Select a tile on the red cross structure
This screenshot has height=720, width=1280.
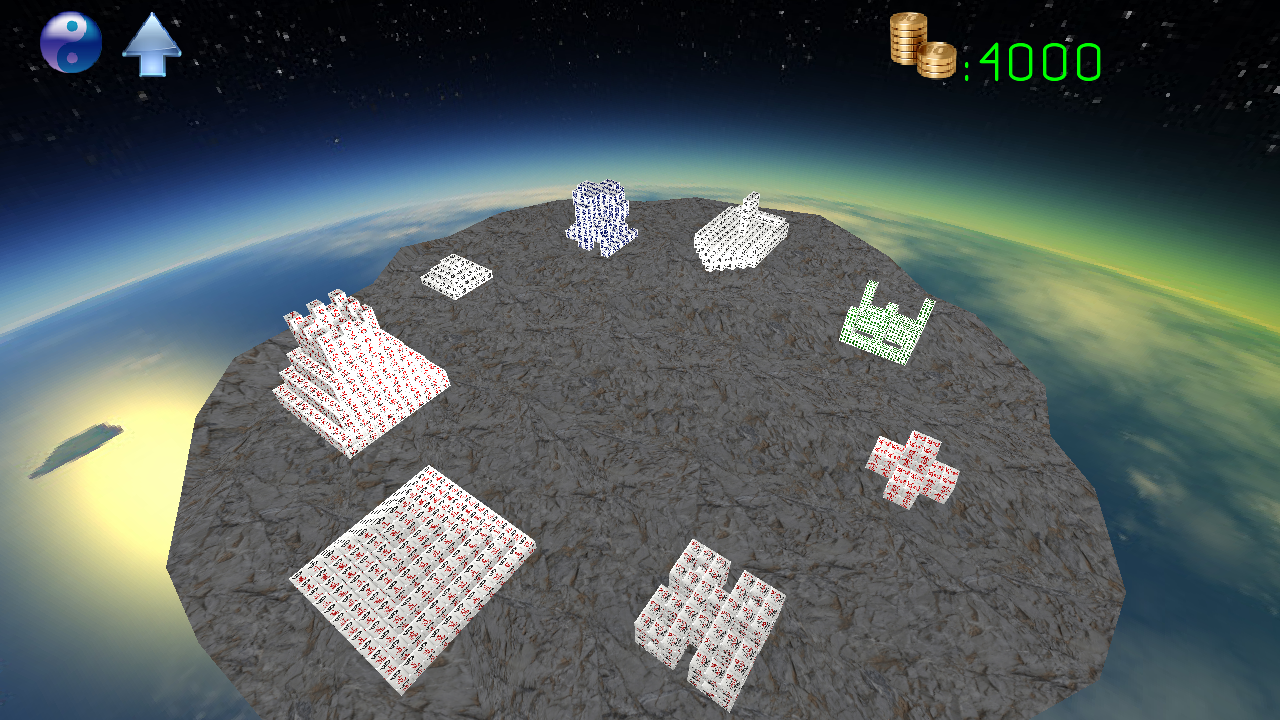pyautogui.click(x=910, y=462)
